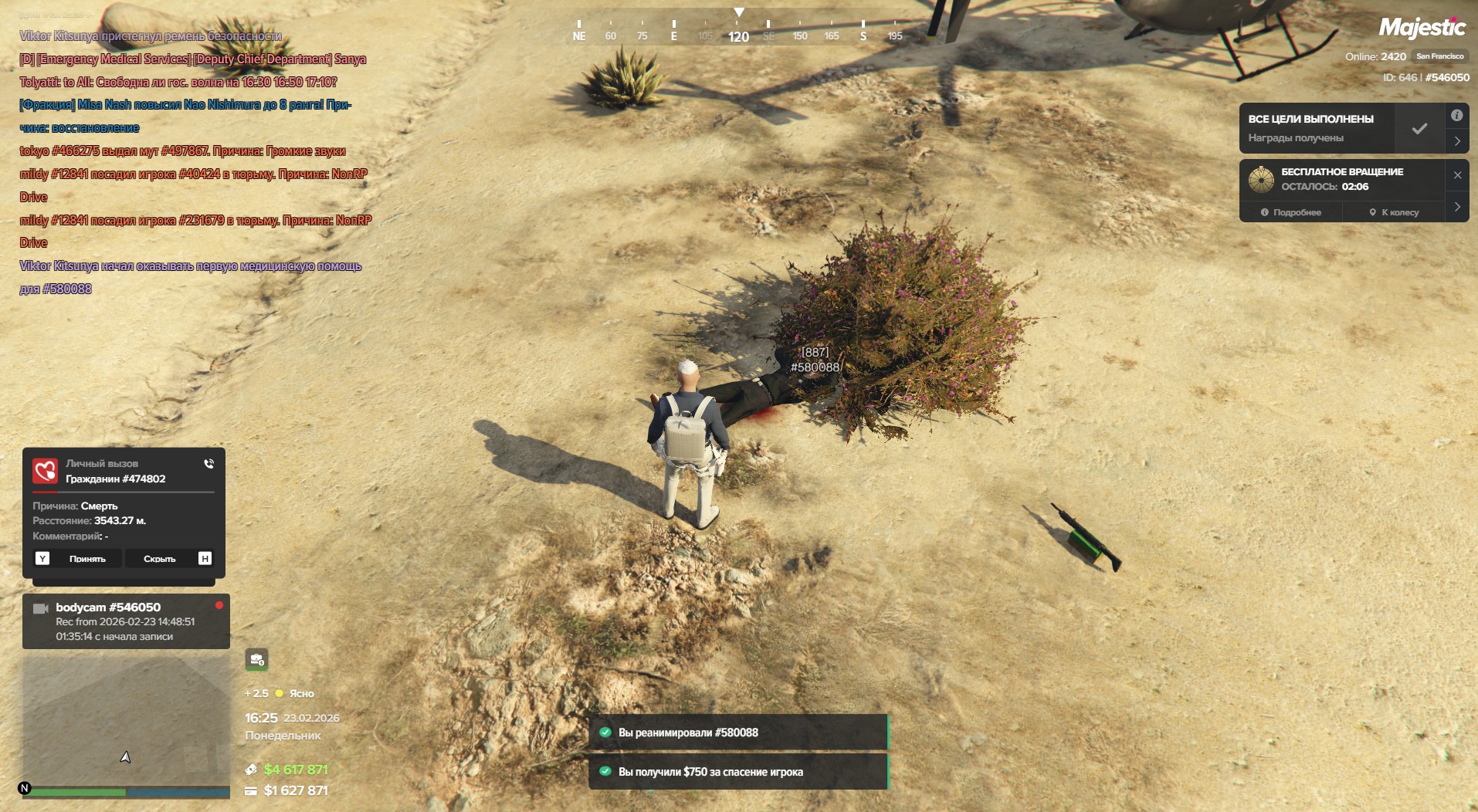The width and height of the screenshot is (1478, 812).
Task: Open Подробнее for the free spin
Action: (1290, 212)
